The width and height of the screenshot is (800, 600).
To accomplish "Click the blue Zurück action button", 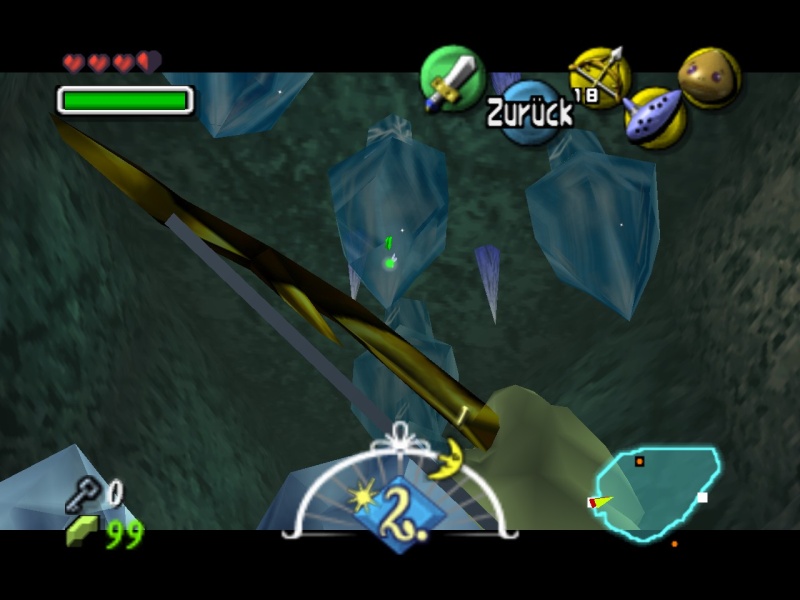I will pos(530,112).
